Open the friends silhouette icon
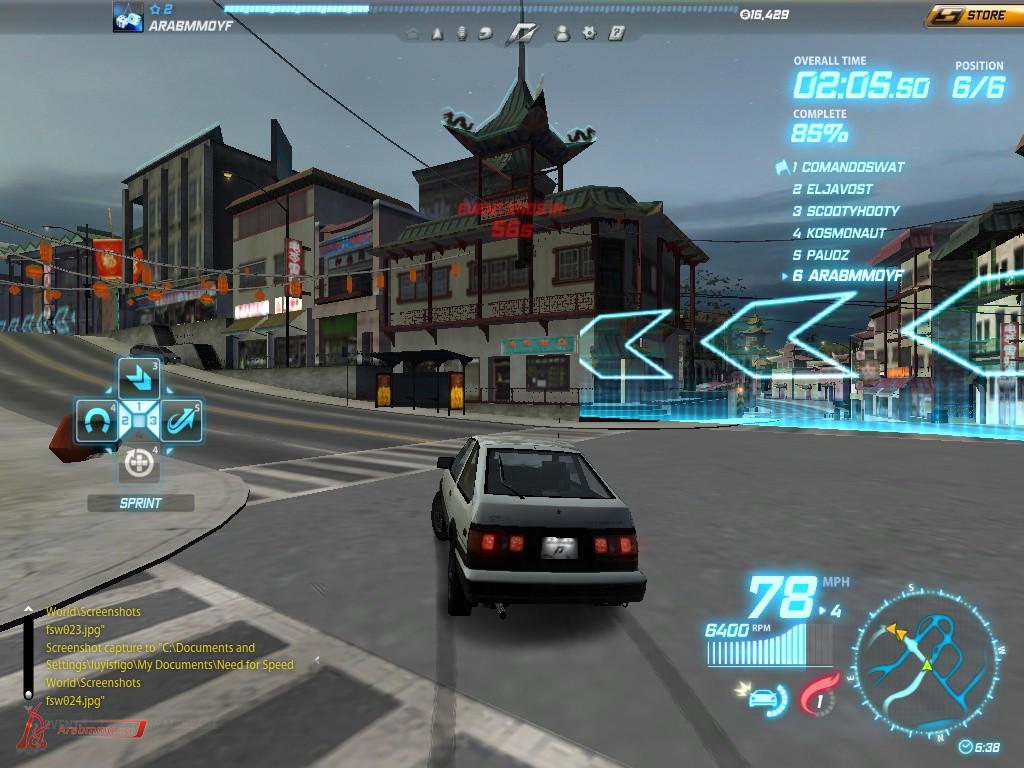This screenshot has width=1024, height=768. tap(562, 33)
